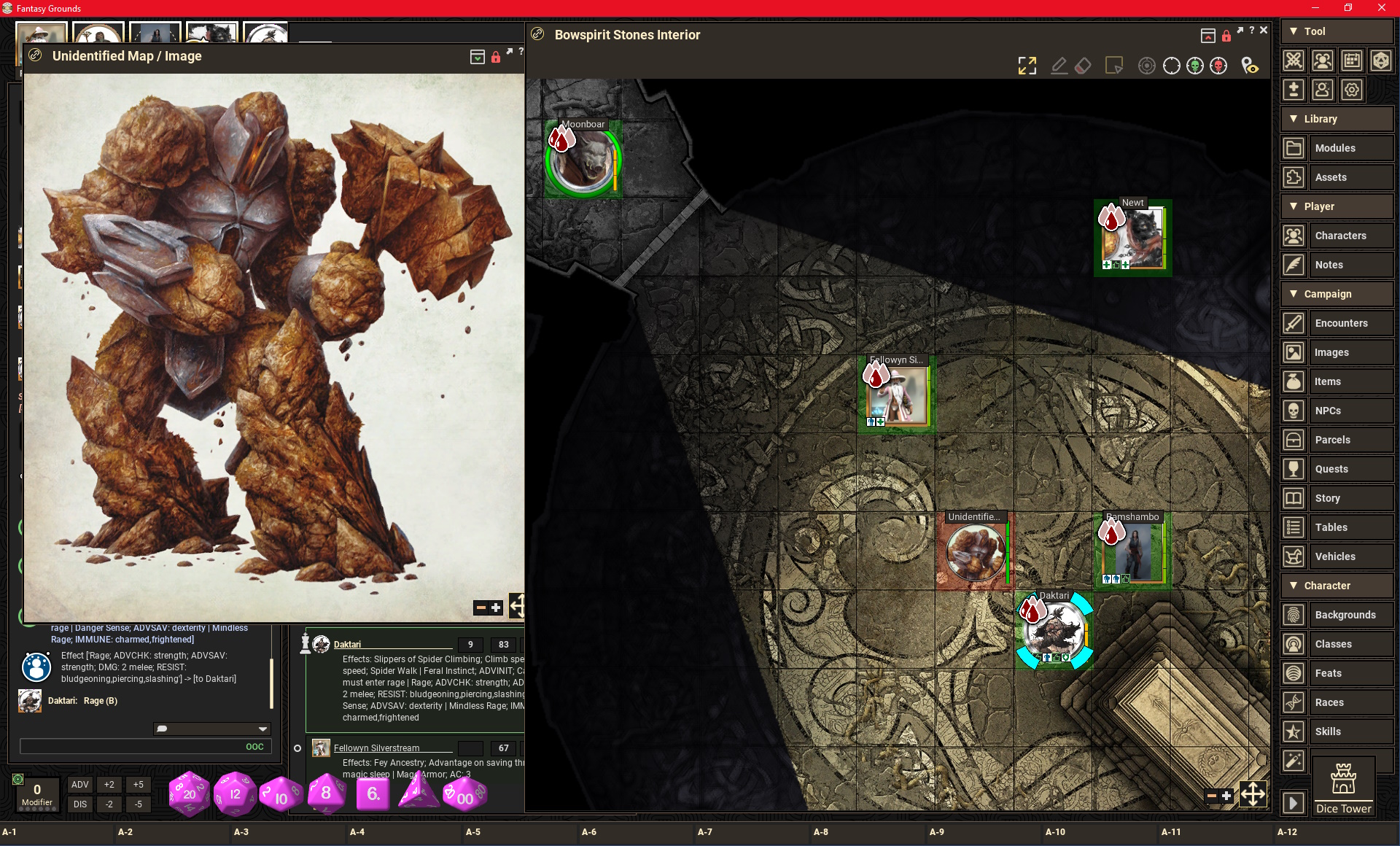This screenshot has height=846, width=1400.
Task: Open the Notes panel
Action: click(x=1329, y=265)
